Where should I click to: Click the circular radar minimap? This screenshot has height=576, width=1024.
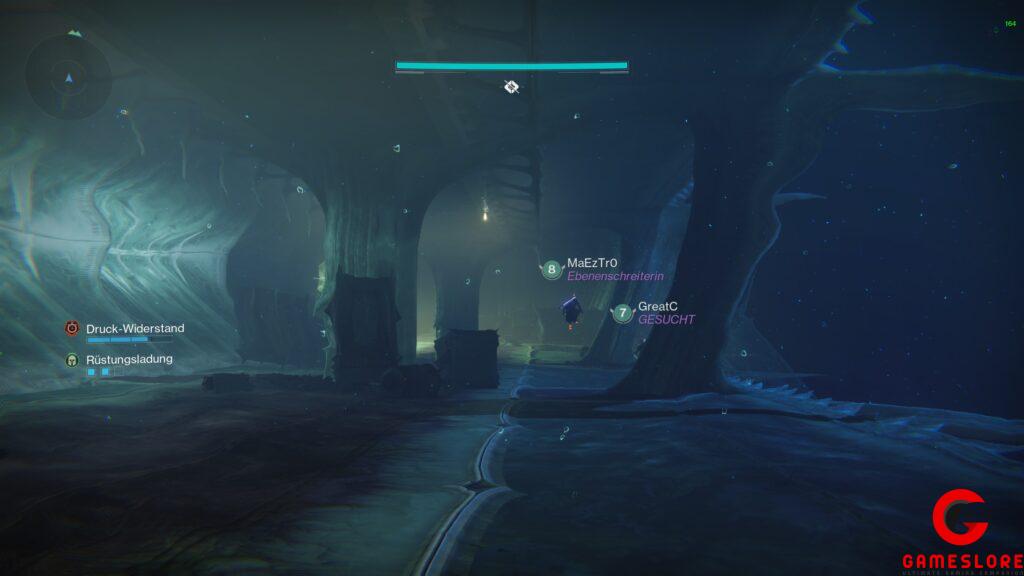click(69, 75)
